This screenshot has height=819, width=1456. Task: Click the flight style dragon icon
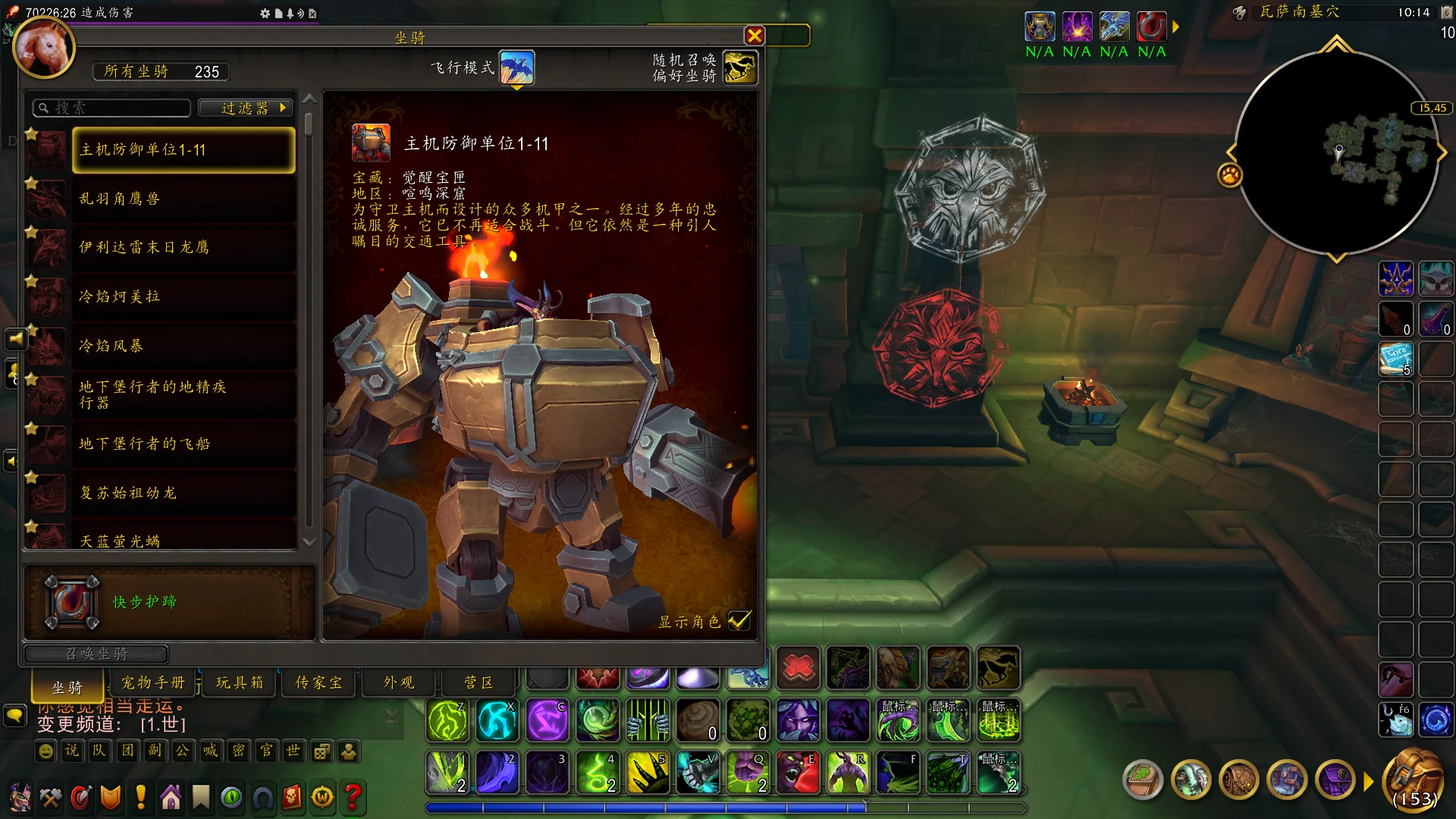tap(518, 67)
